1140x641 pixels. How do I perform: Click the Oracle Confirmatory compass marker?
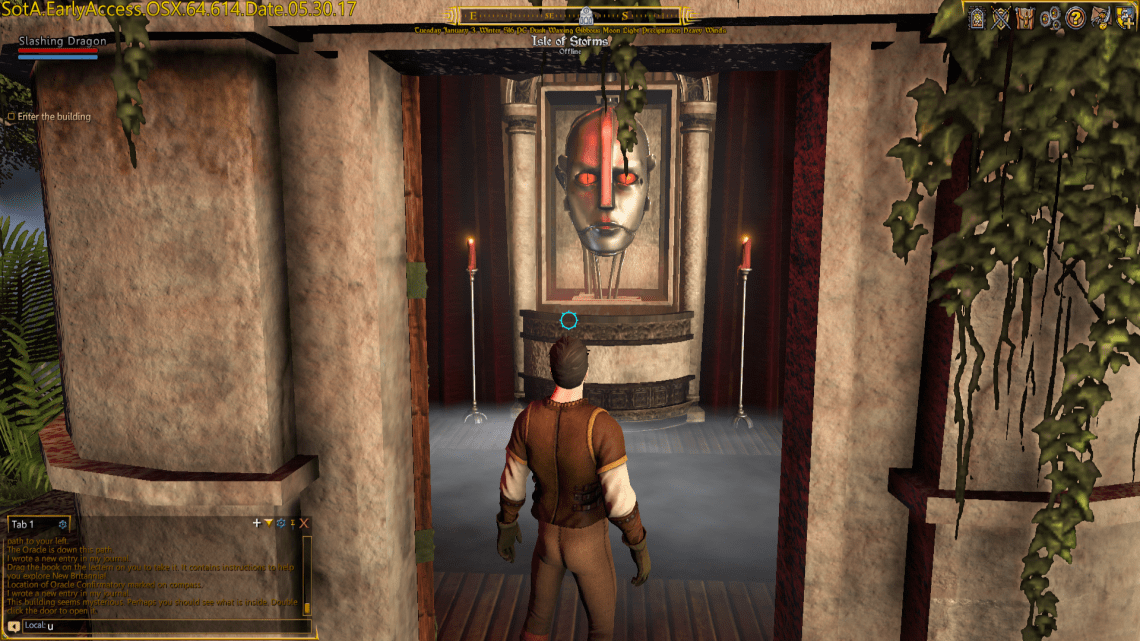[x=586, y=15]
